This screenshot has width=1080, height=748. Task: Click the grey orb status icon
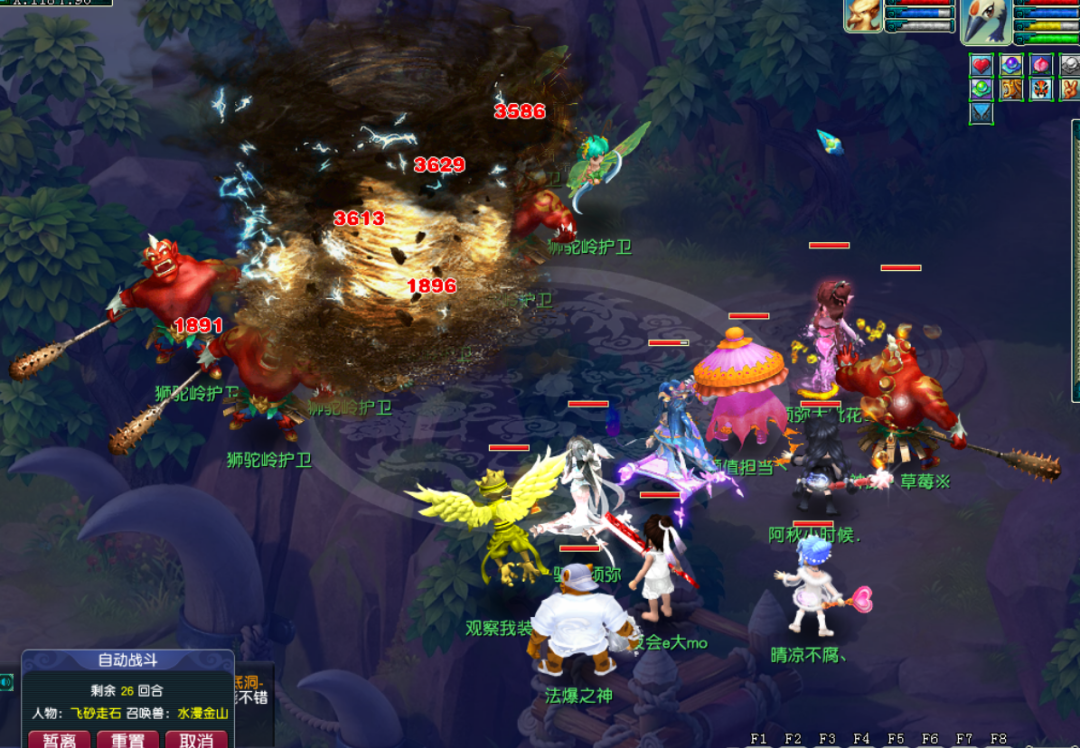point(1069,66)
